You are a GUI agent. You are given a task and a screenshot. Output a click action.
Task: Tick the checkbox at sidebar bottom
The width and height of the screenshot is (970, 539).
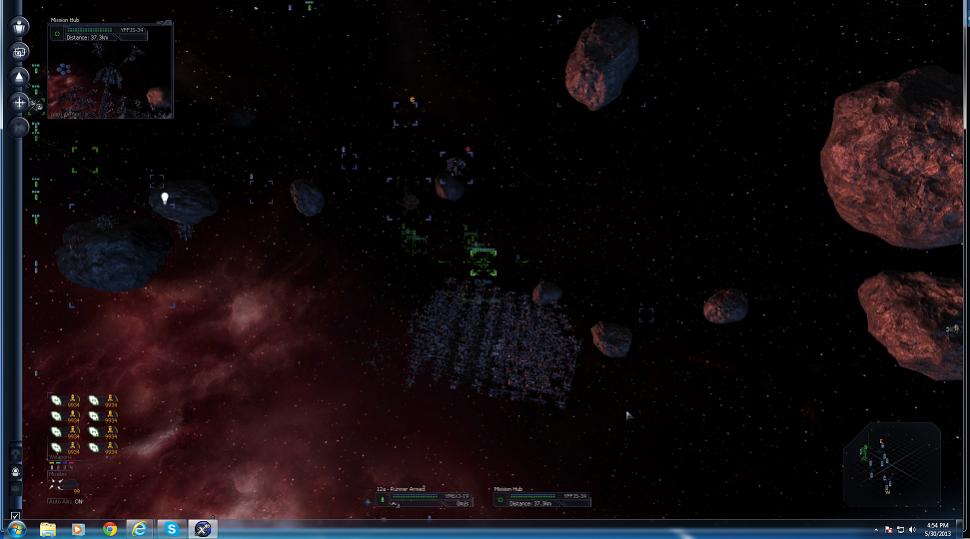coord(15,516)
